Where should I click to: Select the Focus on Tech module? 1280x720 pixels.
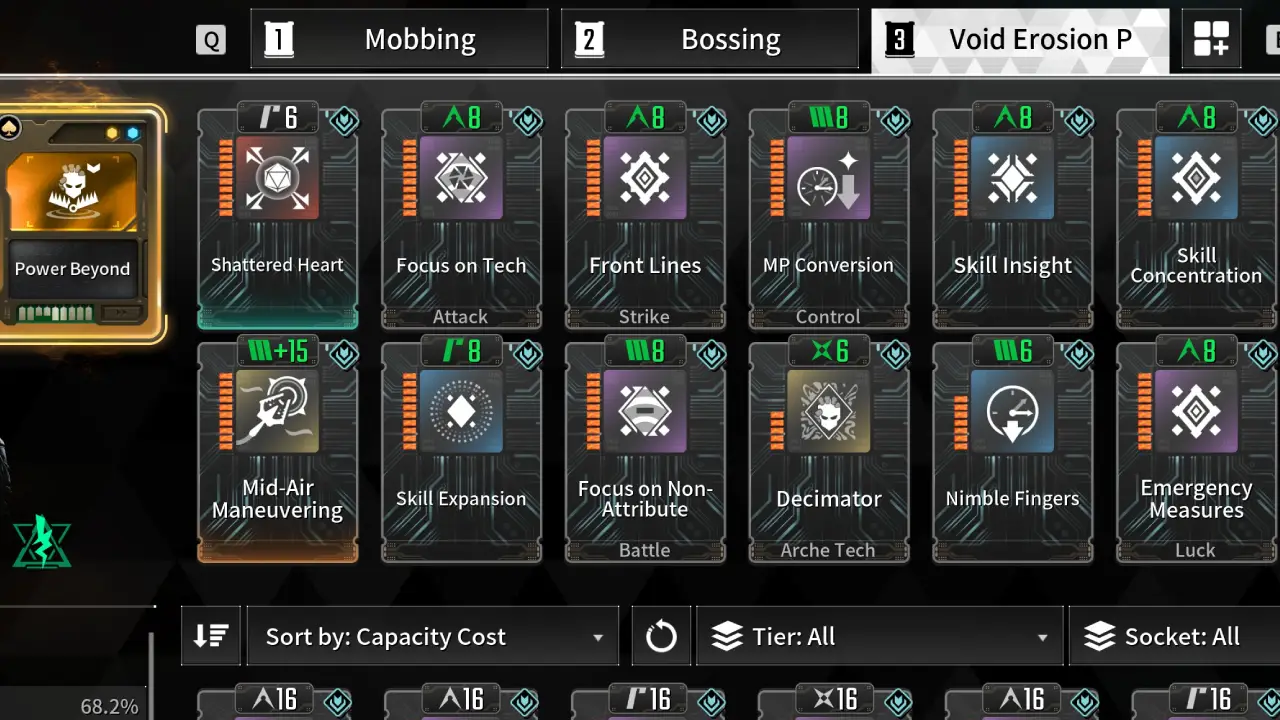[x=461, y=215]
